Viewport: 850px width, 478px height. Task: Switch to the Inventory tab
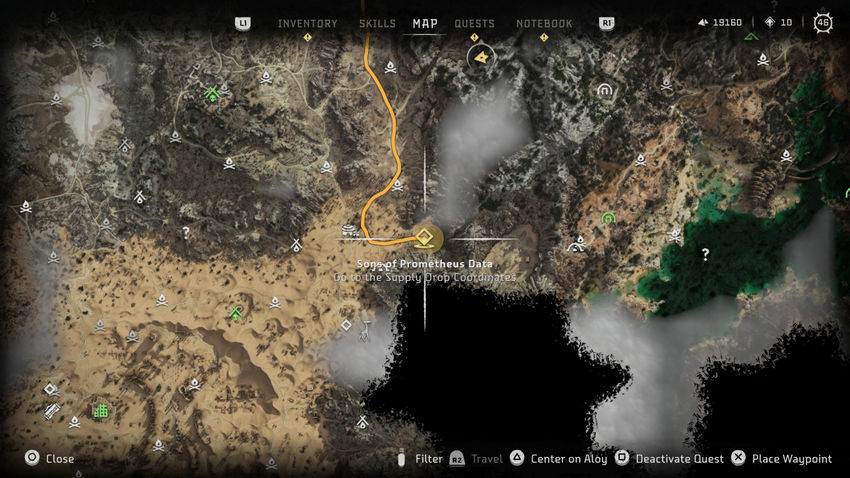click(307, 23)
